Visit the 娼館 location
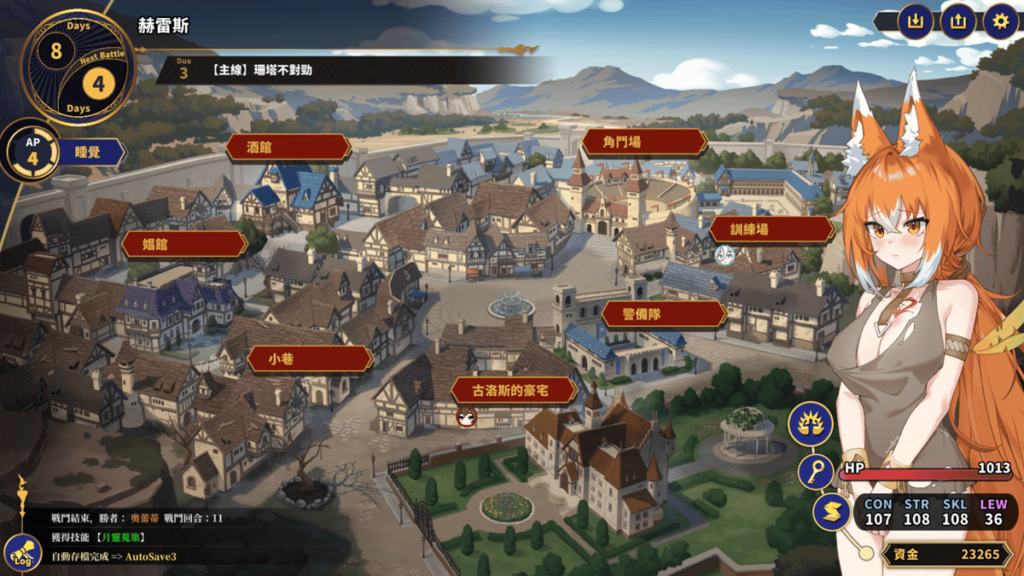The width and height of the screenshot is (1024, 576). coord(184,244)
